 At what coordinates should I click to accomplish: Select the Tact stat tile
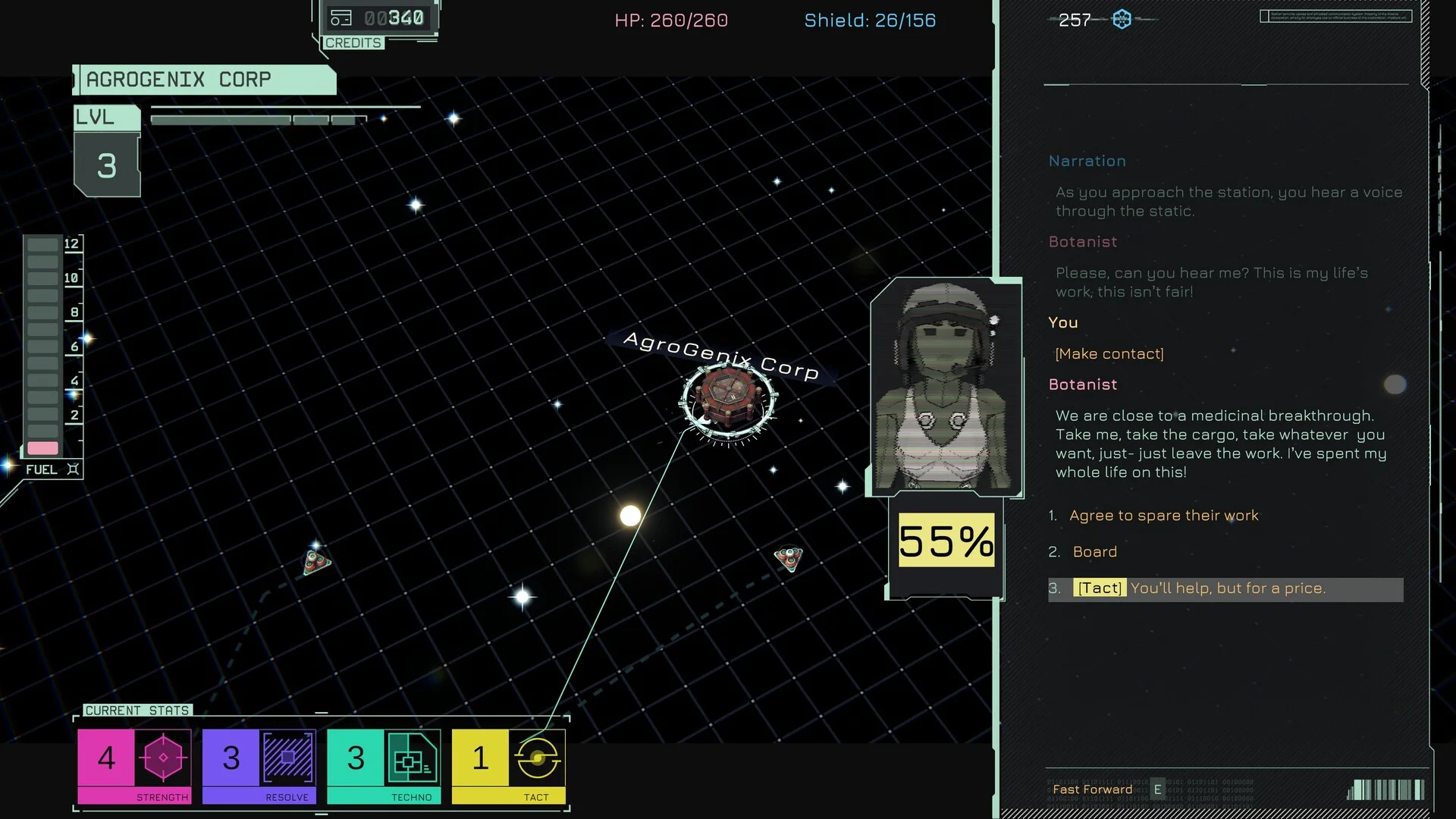pos(508,765)
